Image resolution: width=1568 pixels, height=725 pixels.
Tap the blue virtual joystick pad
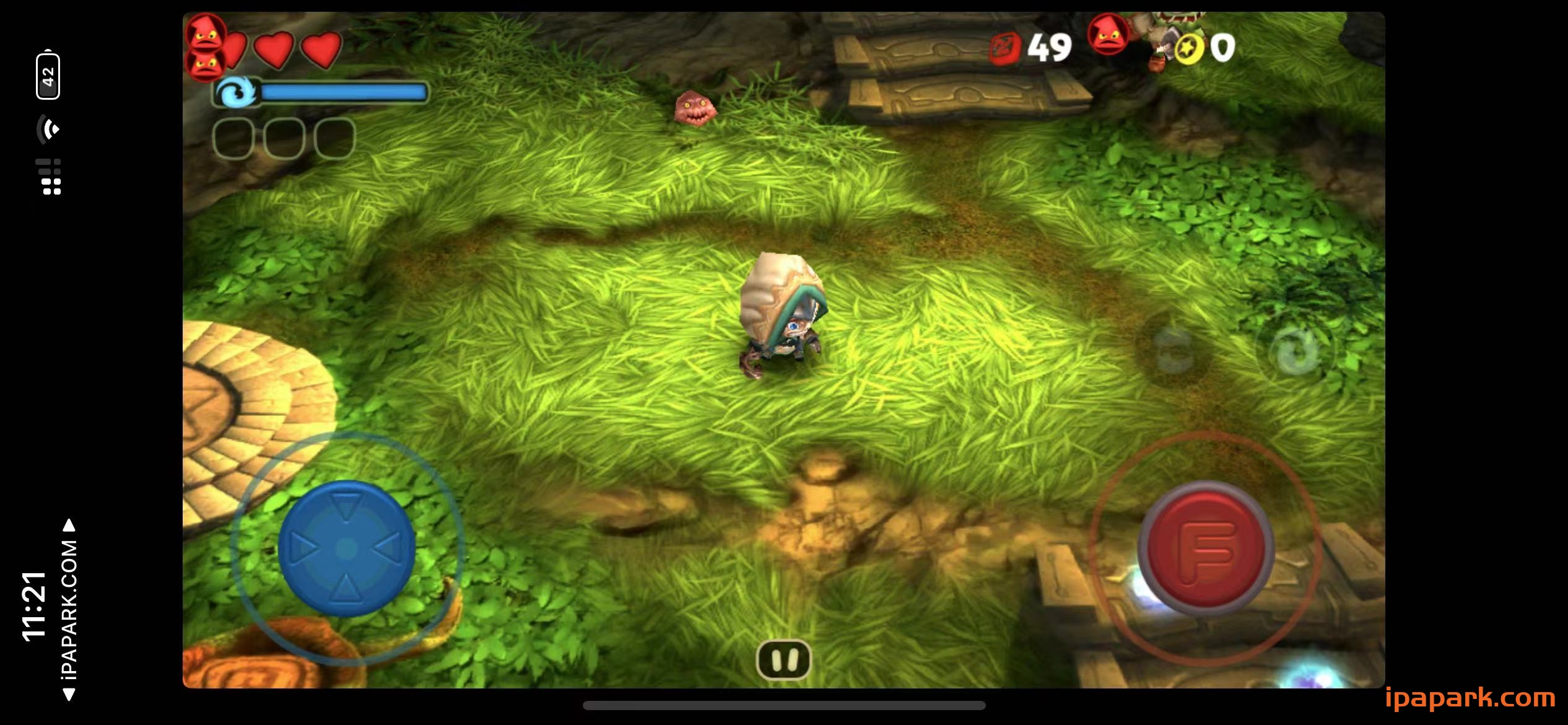pyautogui.click(x=346, y=548)
